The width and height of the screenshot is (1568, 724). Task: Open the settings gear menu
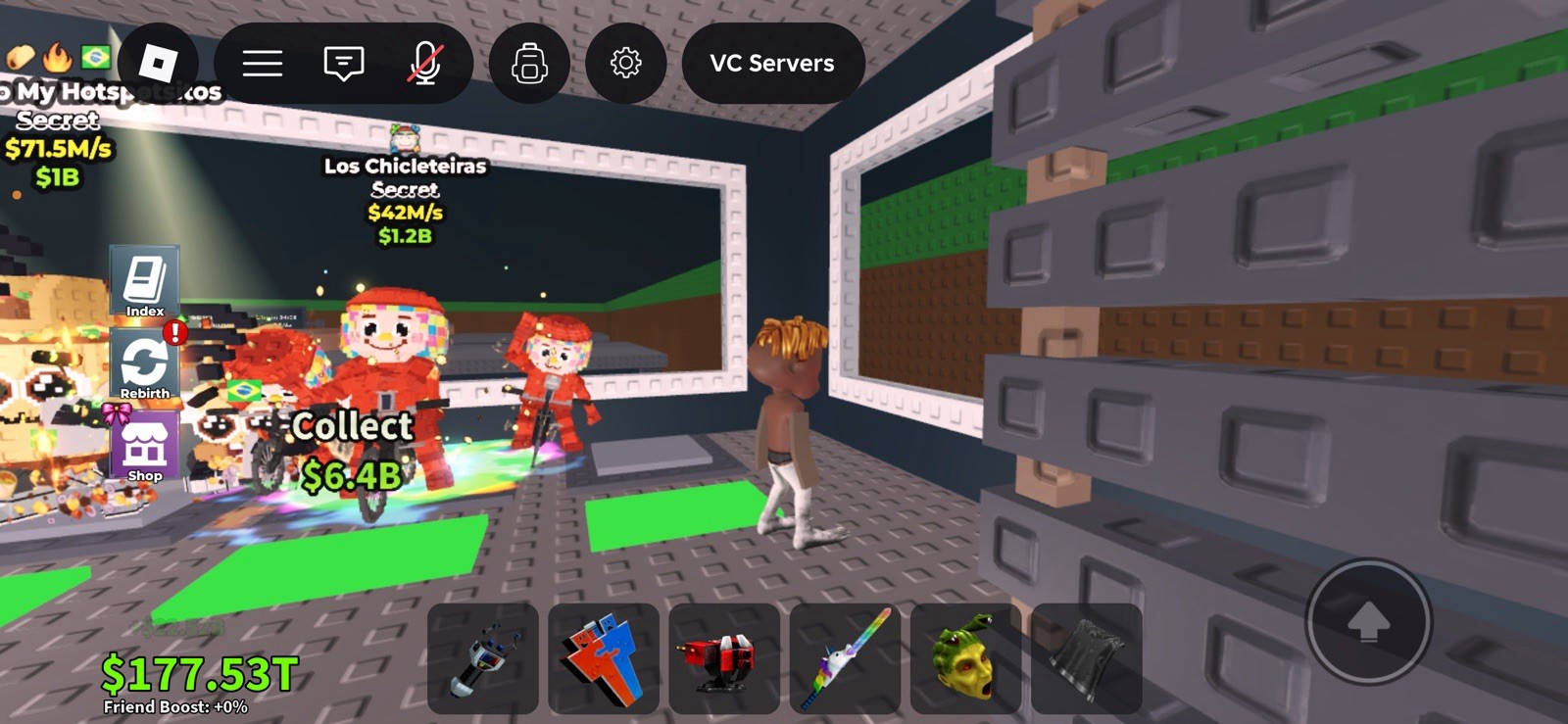[626, 63]
